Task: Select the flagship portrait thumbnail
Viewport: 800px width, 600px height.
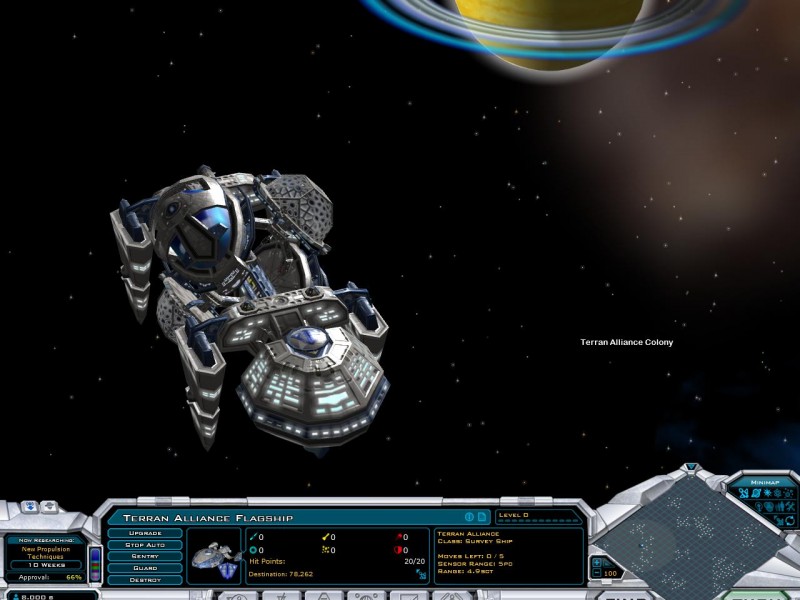Action: (x=215, y=555)
